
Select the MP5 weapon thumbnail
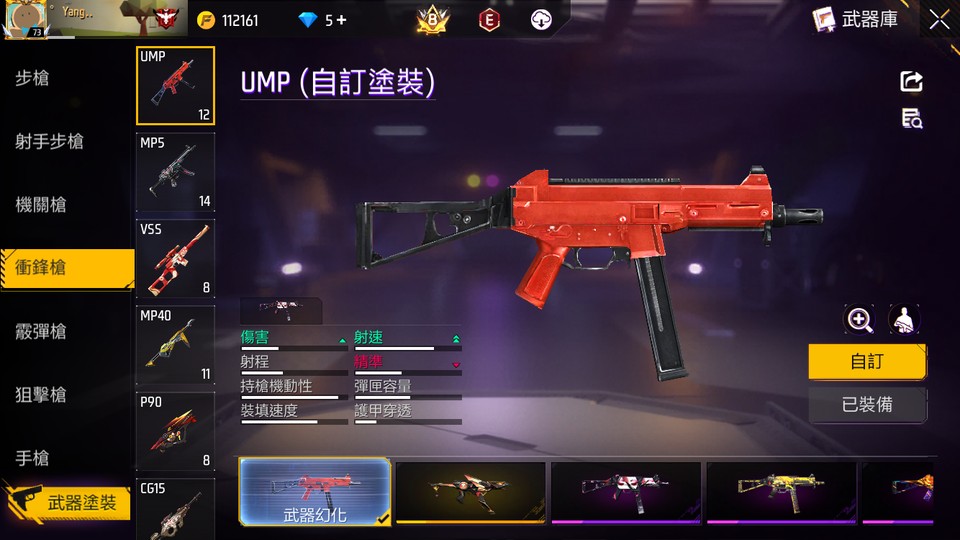(175, 172)
